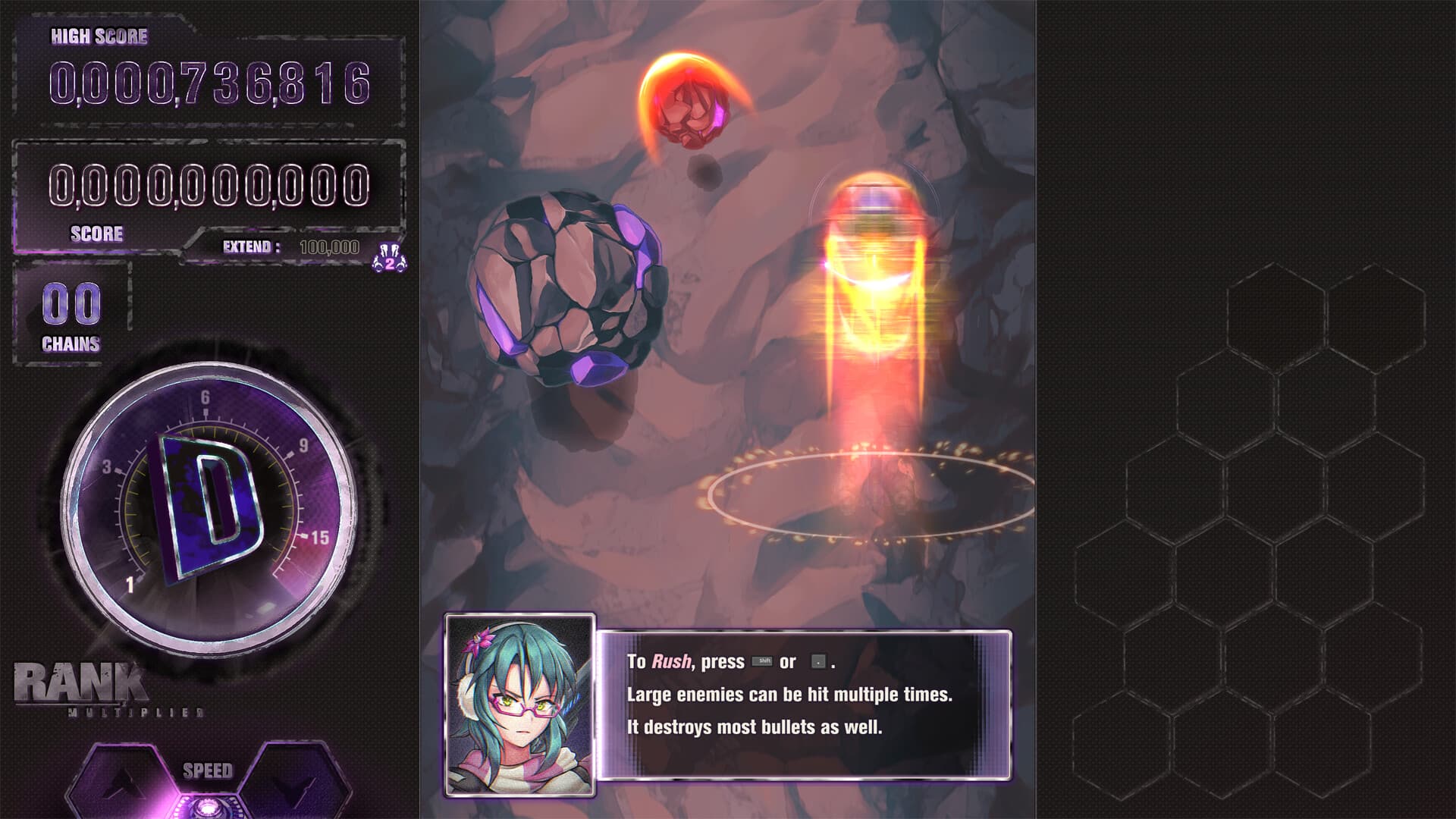1456x819 pixels.
Task: Click the ship lives icon showing 2
Action: pos(388,259)
